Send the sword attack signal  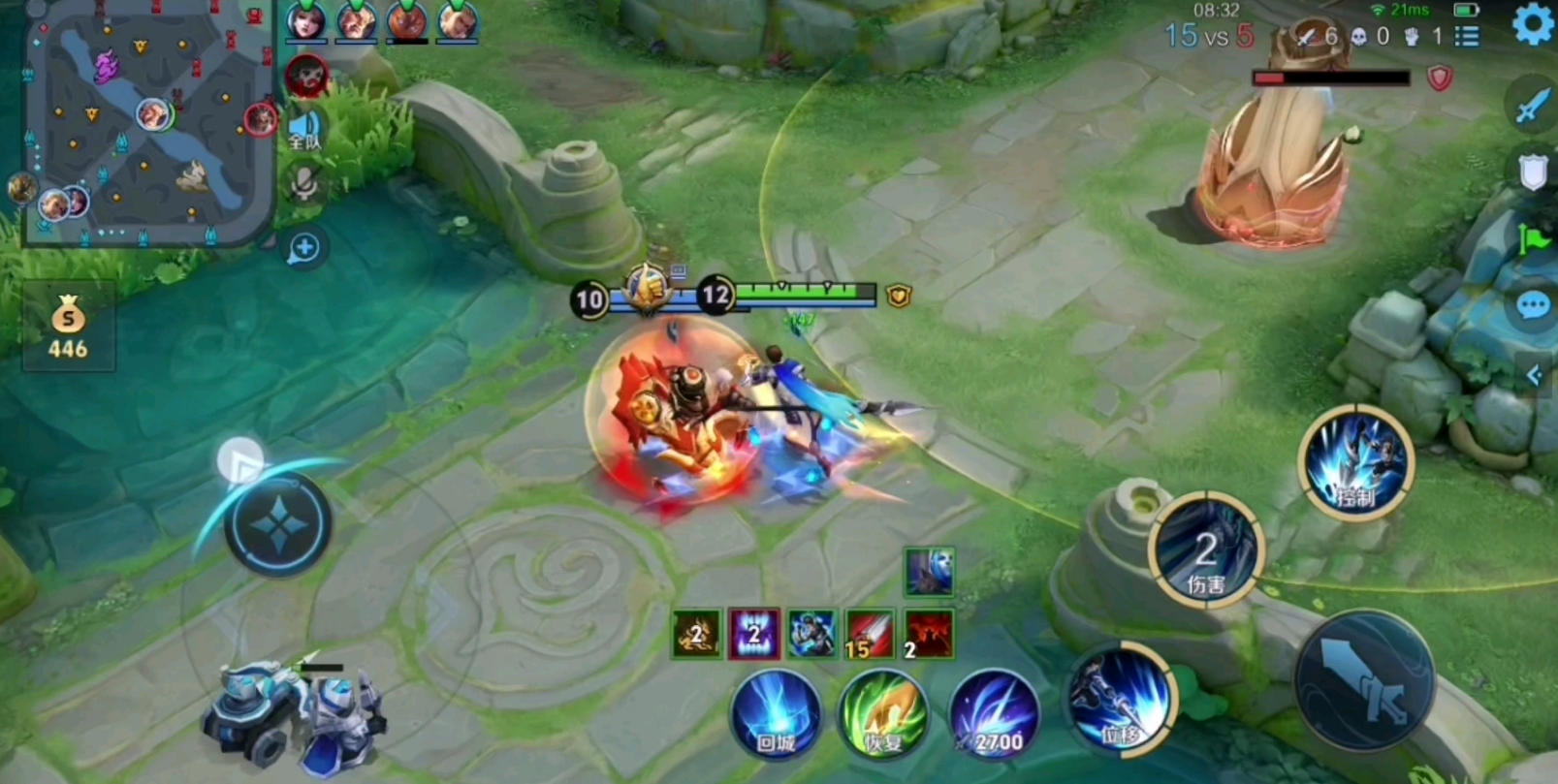tap(1533, 105)
